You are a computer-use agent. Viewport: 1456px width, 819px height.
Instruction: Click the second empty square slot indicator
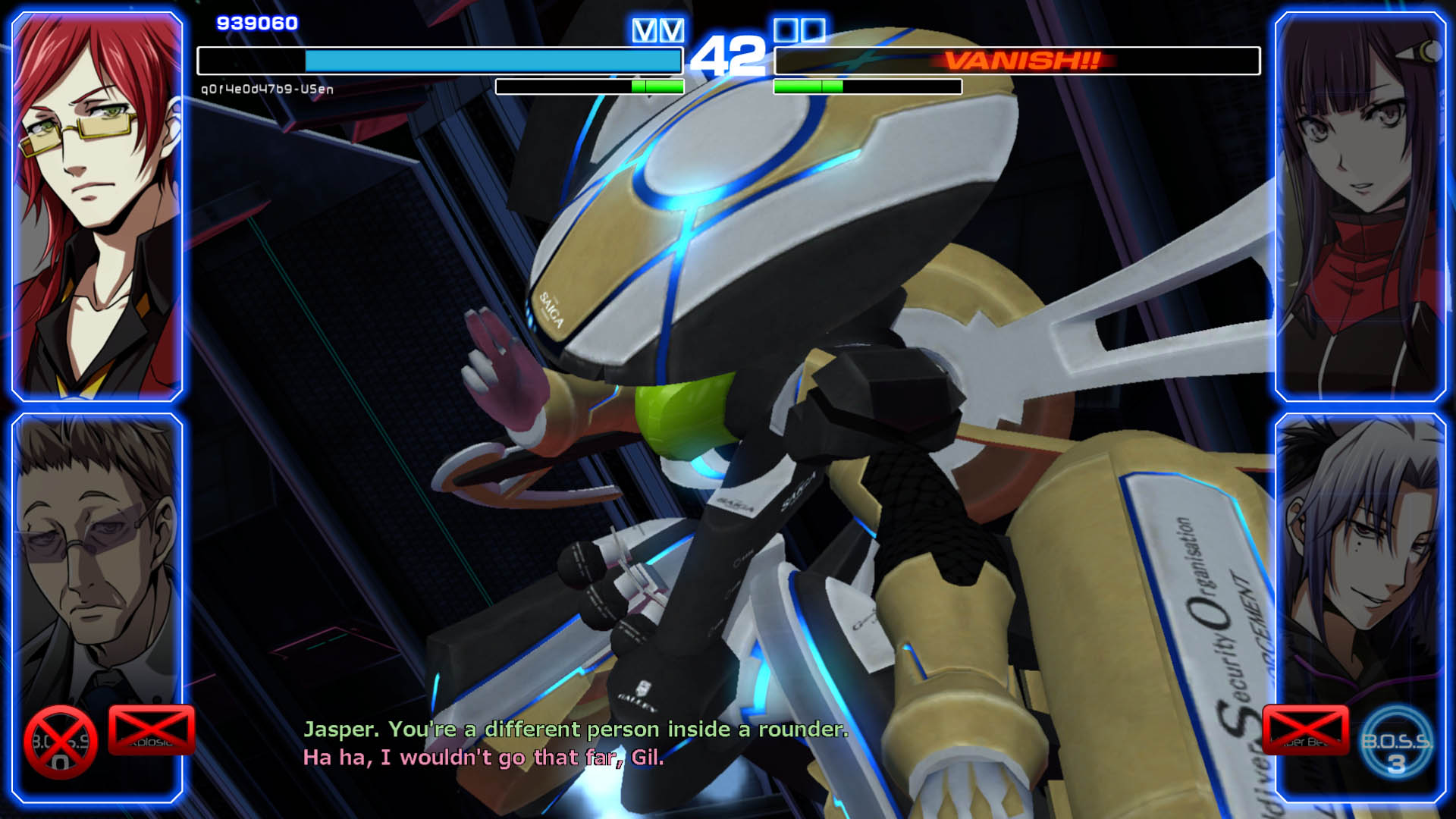(x=812, y=32)
